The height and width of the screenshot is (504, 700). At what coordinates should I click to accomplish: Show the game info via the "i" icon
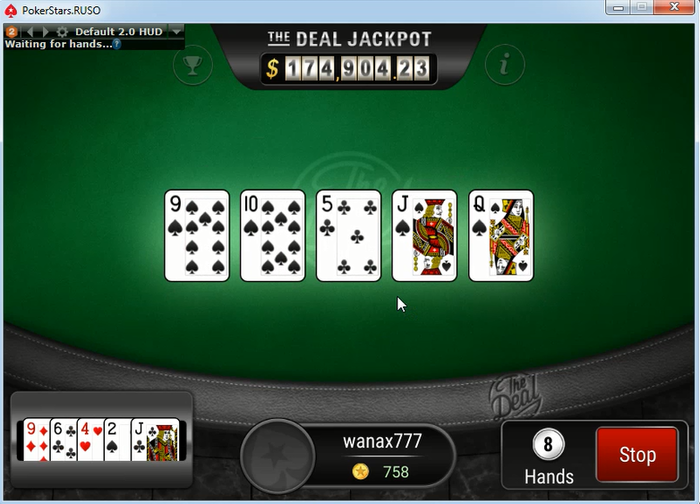point(505,66)
